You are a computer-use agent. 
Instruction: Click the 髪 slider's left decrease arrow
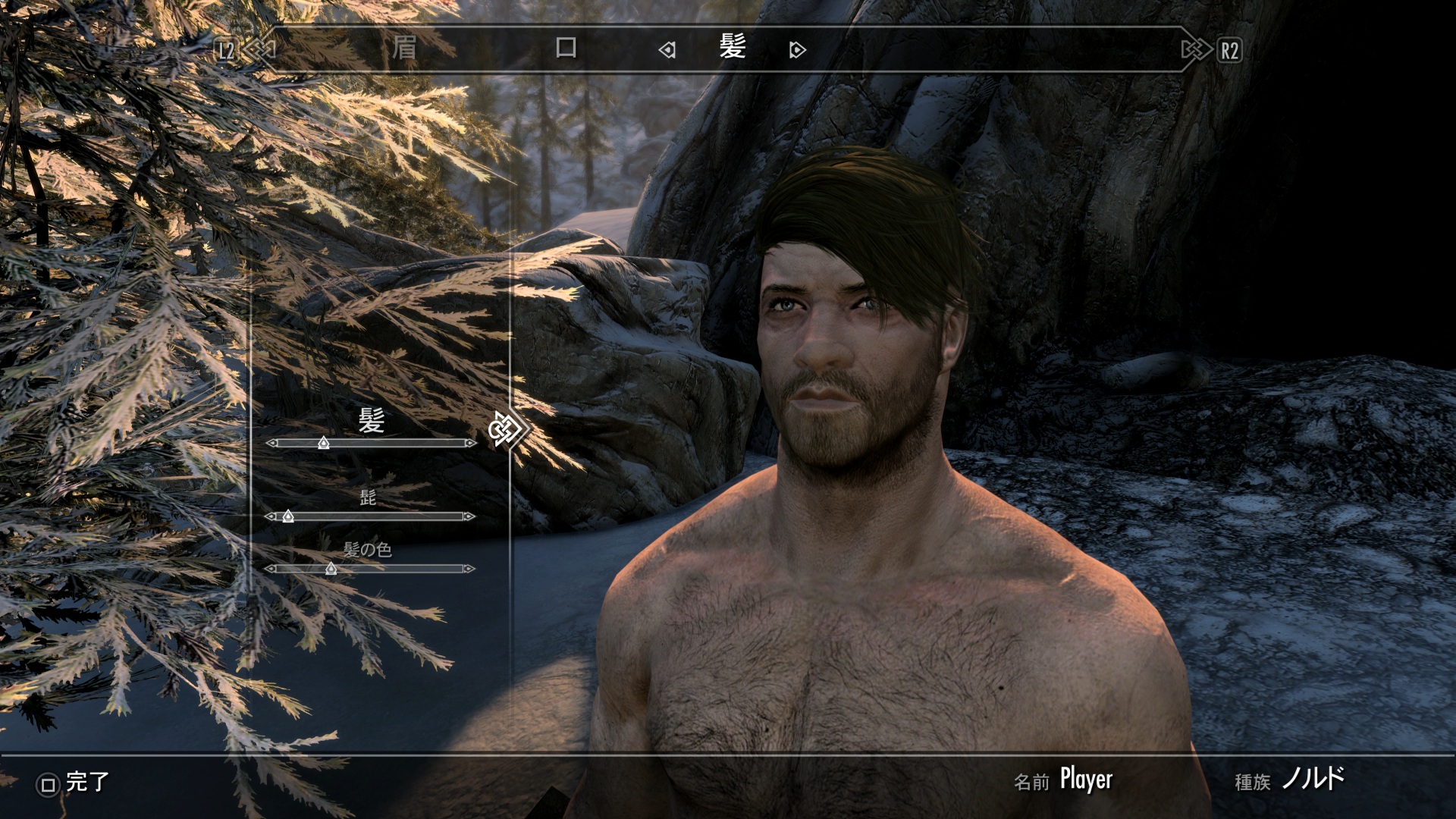tap(272, 443)
